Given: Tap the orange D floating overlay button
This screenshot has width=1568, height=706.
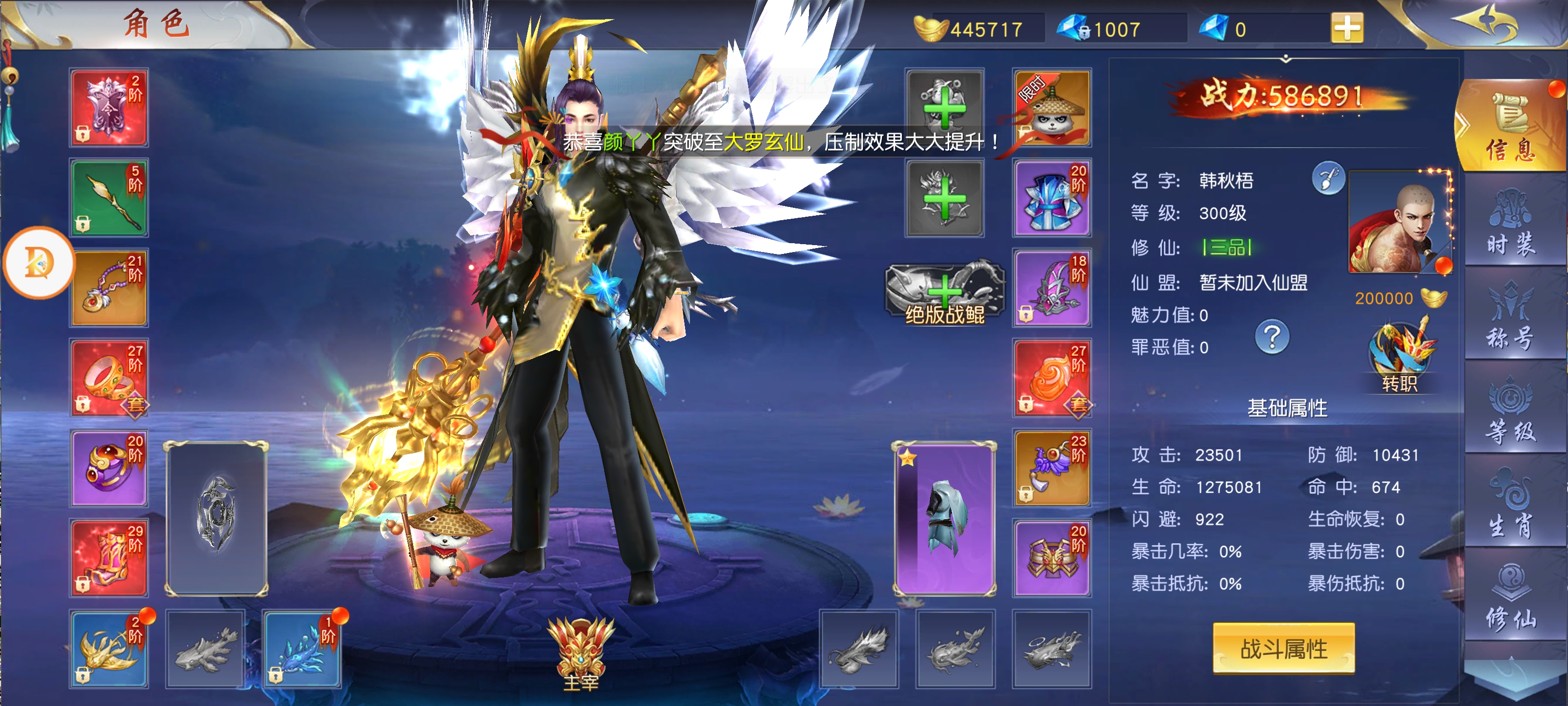Looking at the screenshot, I should [39, 262].
